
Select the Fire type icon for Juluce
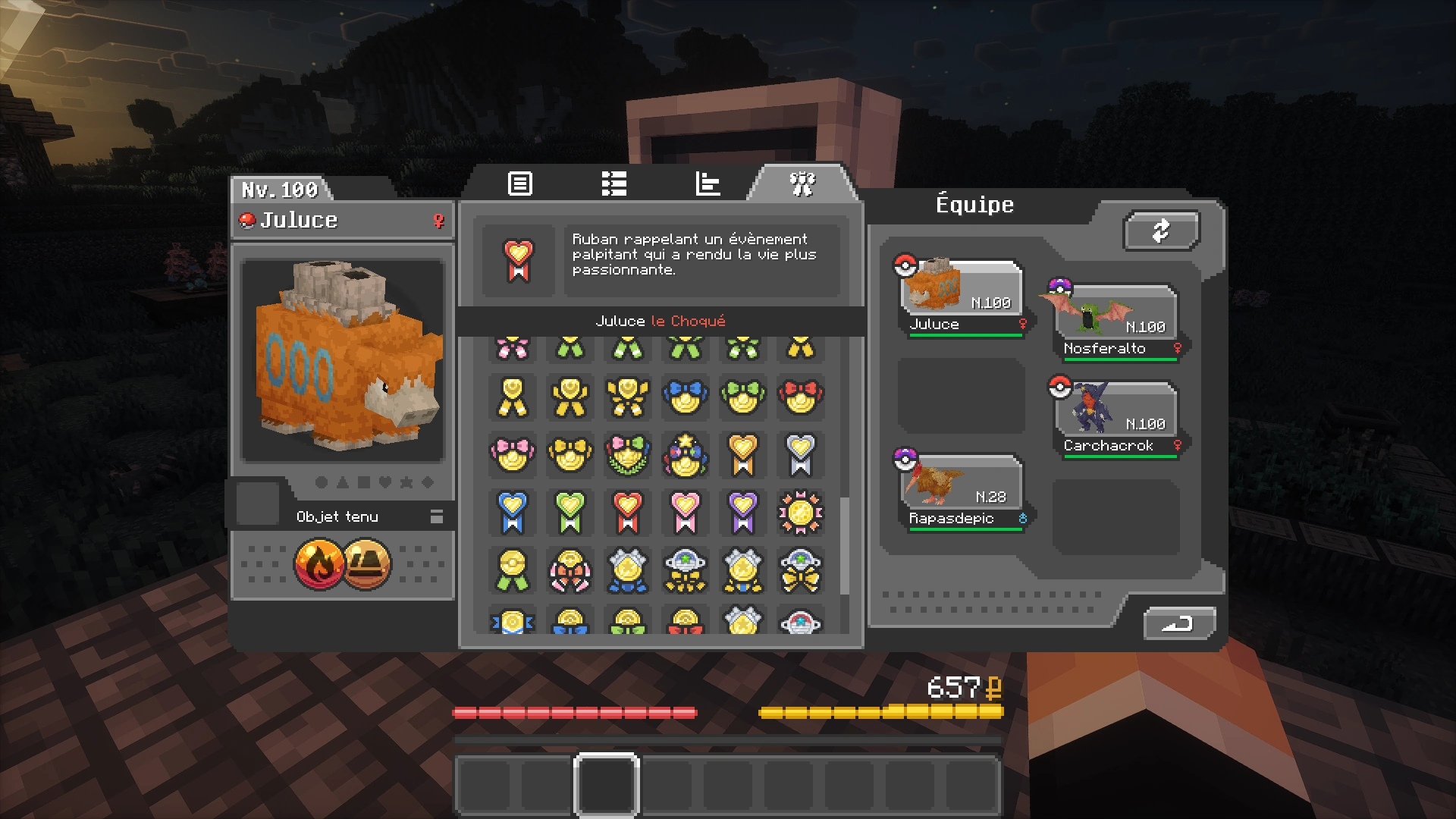coord(318,563)
